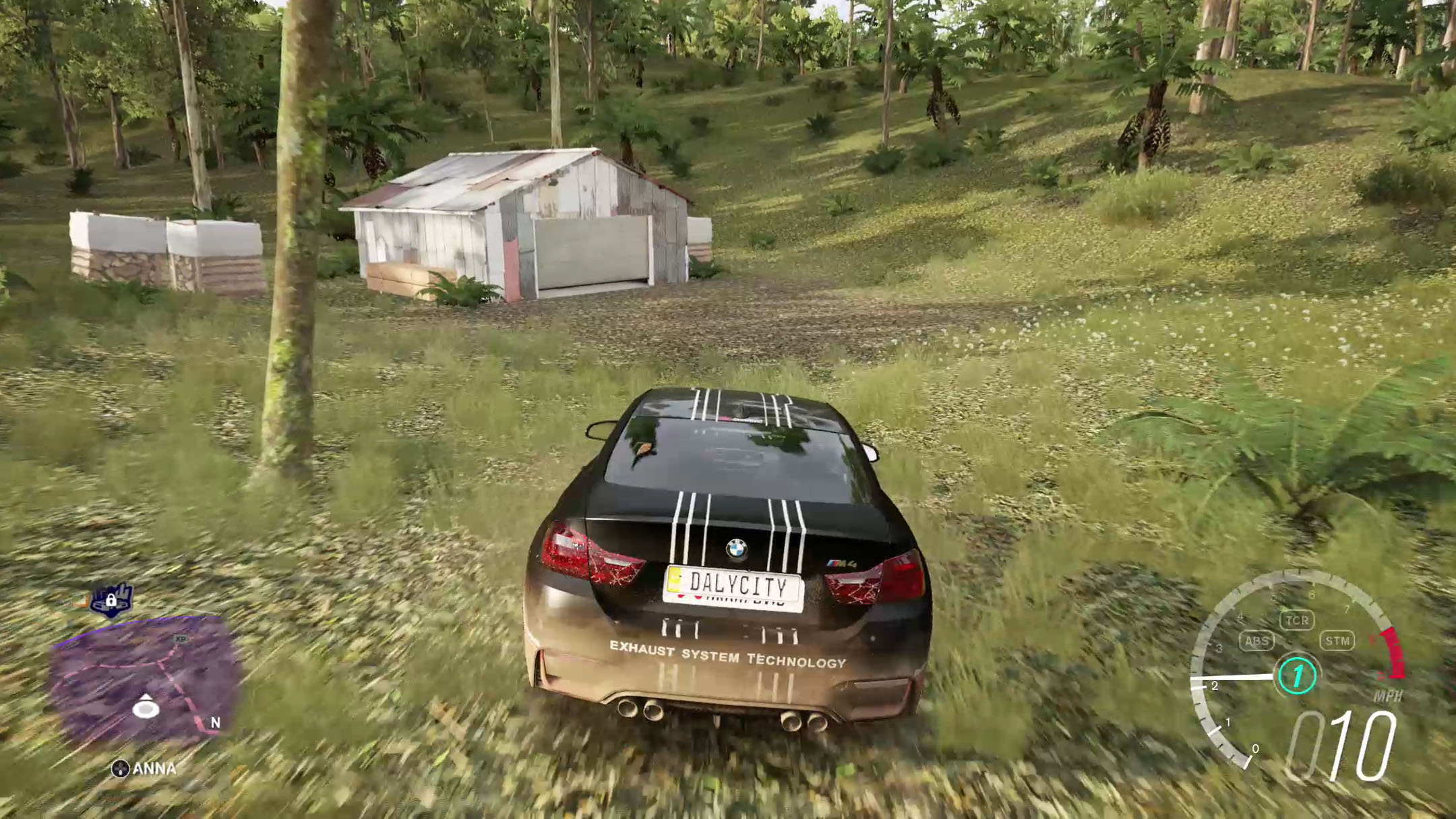Click the locked badge above the minimap

point(111,600)
